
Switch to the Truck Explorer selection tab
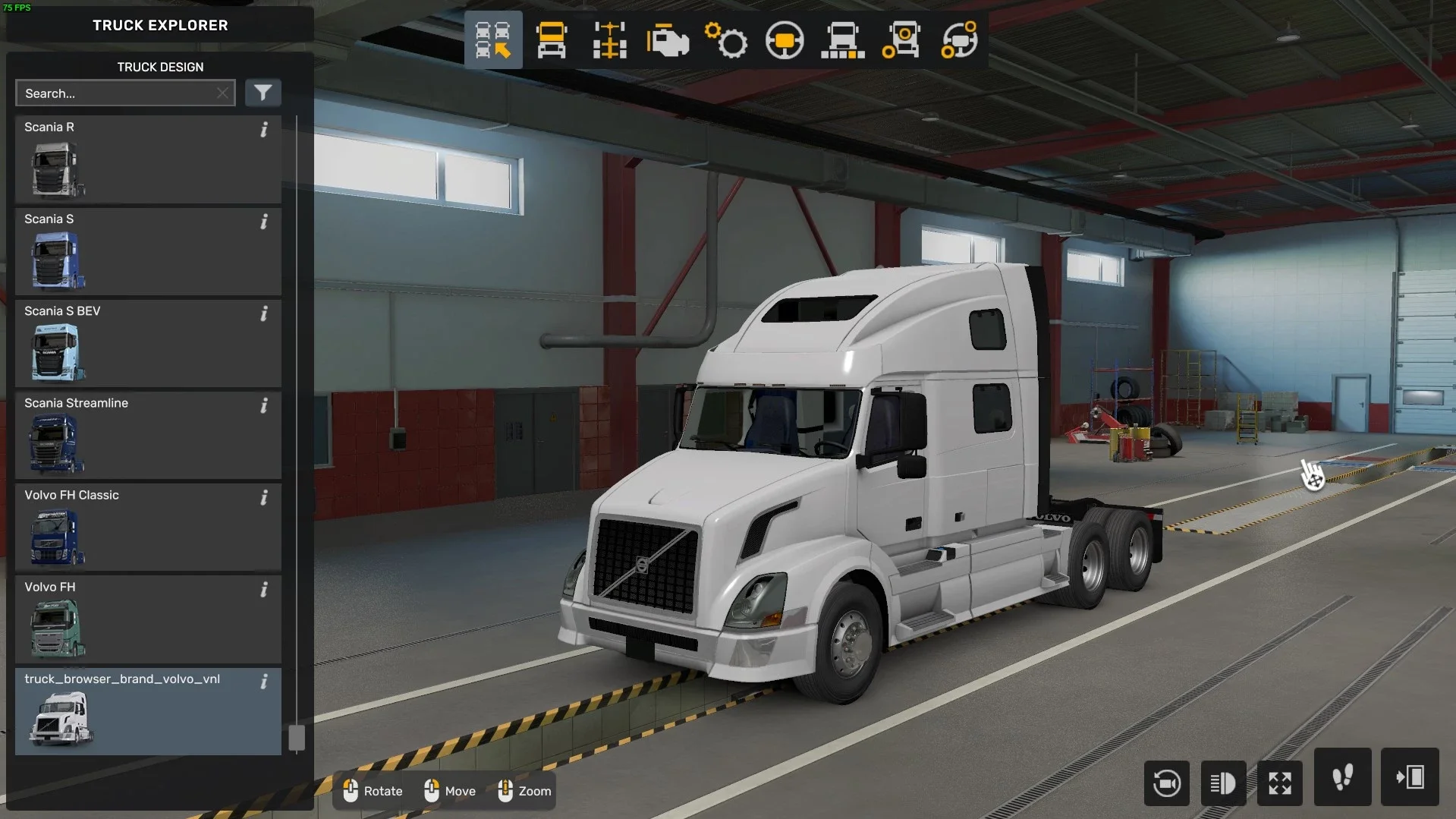coord(493,39)
